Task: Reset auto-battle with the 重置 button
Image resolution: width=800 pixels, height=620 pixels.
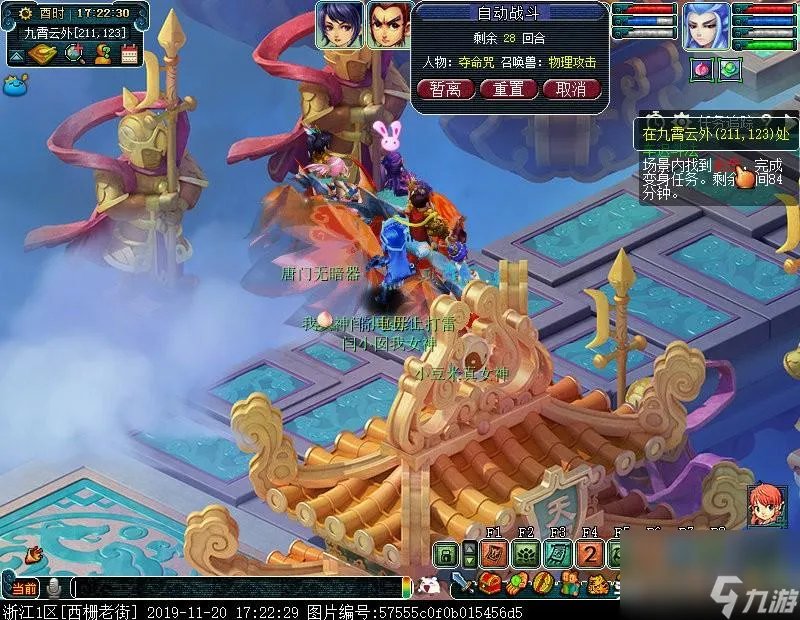Action: (508, 88)
